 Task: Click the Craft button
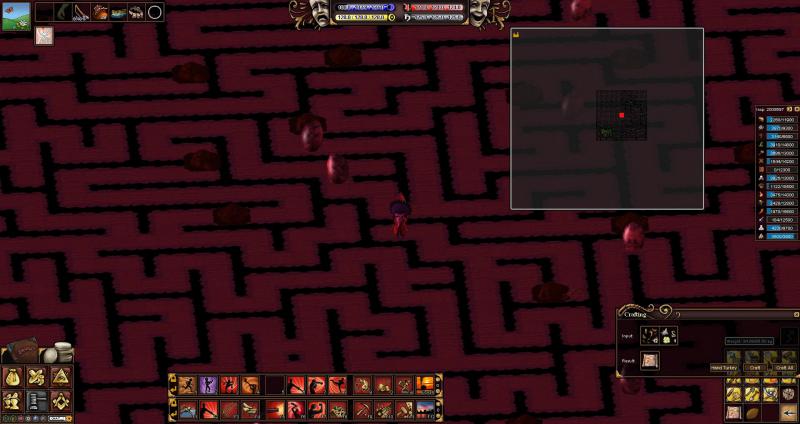[756, 367]
